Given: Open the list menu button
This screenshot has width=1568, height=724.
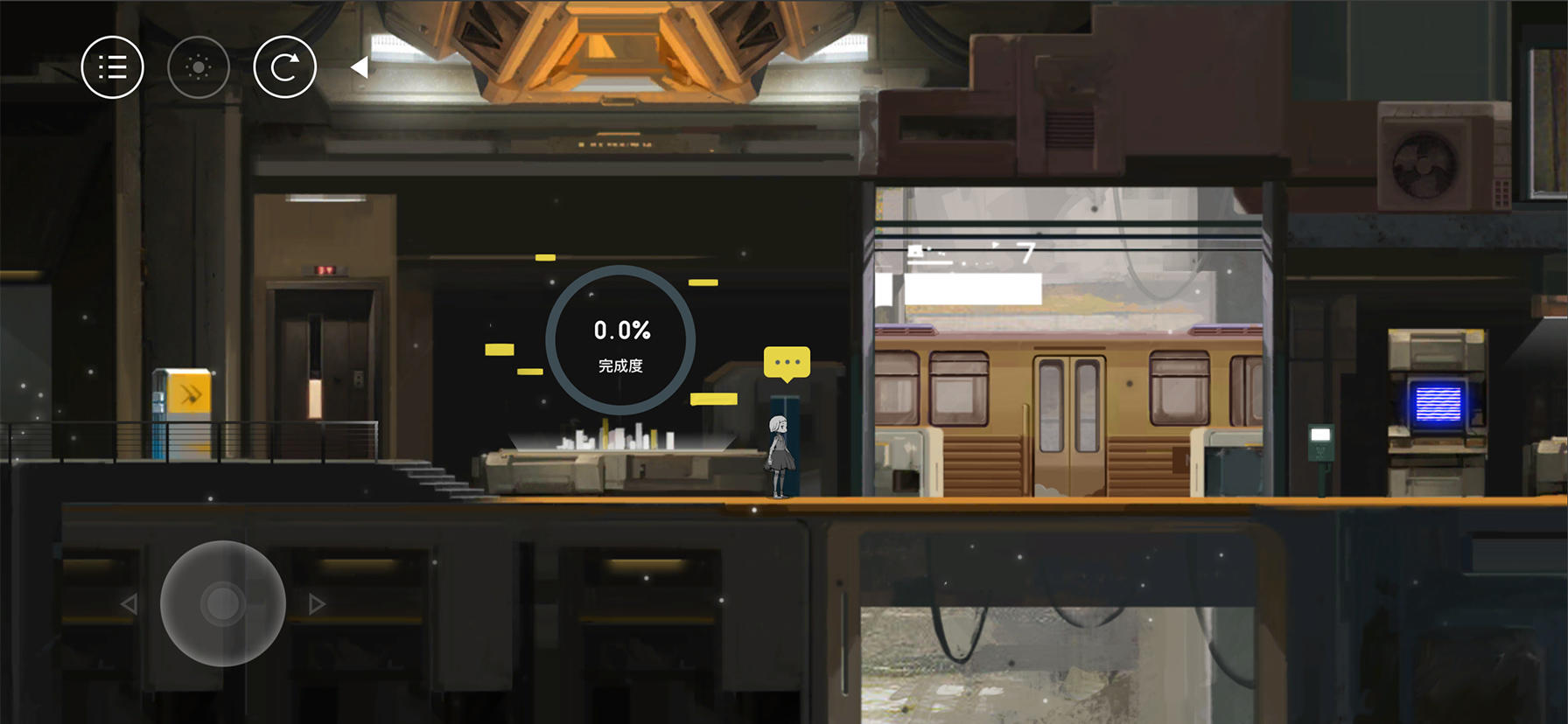Looking at the screenshot, I should (112, 67).
